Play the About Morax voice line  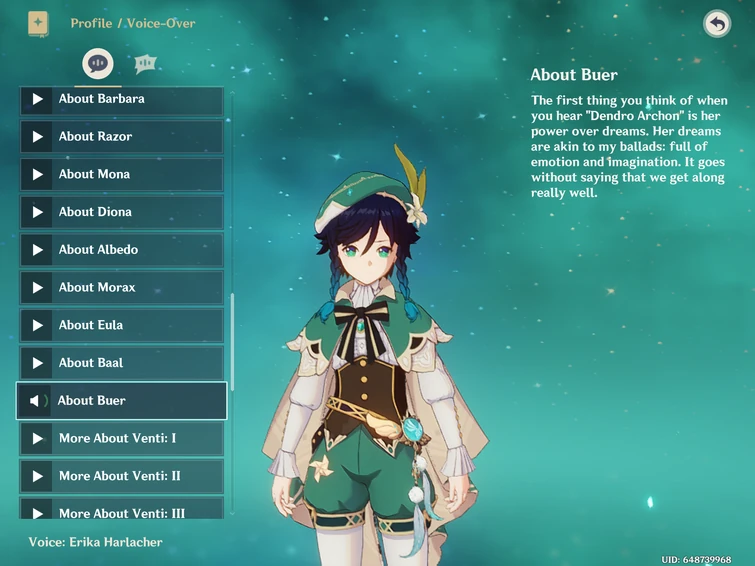click(121, 288)
